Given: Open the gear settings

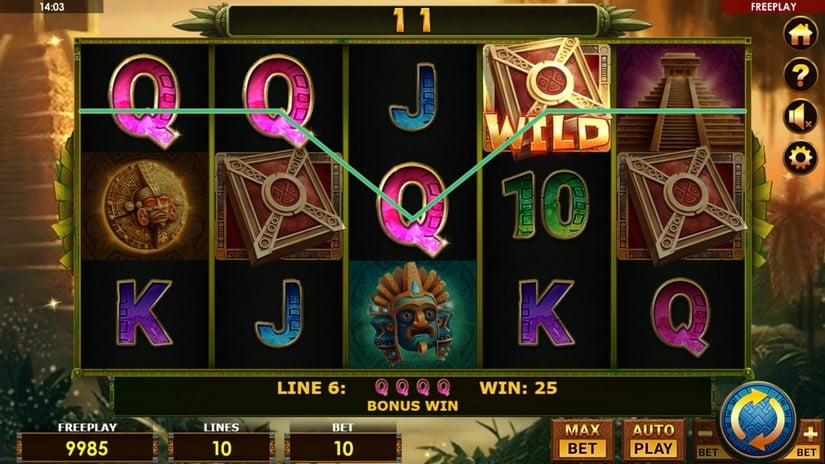Looking at the screenshot, I should pyautogui.click(x=799, y=157).
